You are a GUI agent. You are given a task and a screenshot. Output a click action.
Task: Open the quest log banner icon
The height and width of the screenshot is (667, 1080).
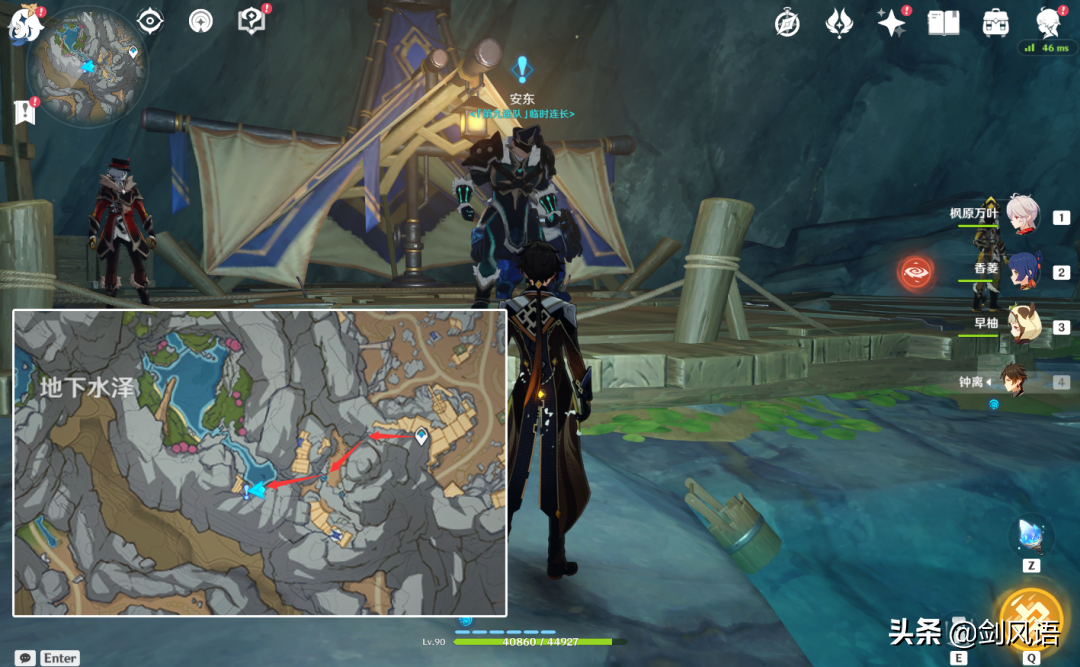pos(25,111)
